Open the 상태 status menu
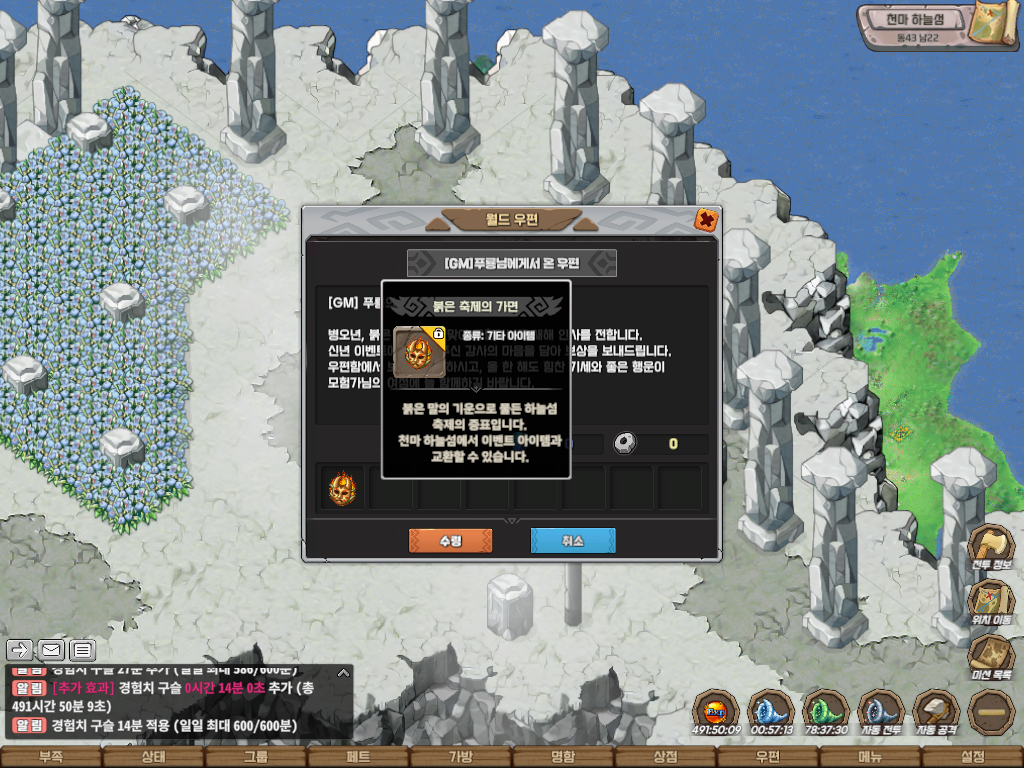The height and width of the screenshot is (768, 1024). point(153,757)
